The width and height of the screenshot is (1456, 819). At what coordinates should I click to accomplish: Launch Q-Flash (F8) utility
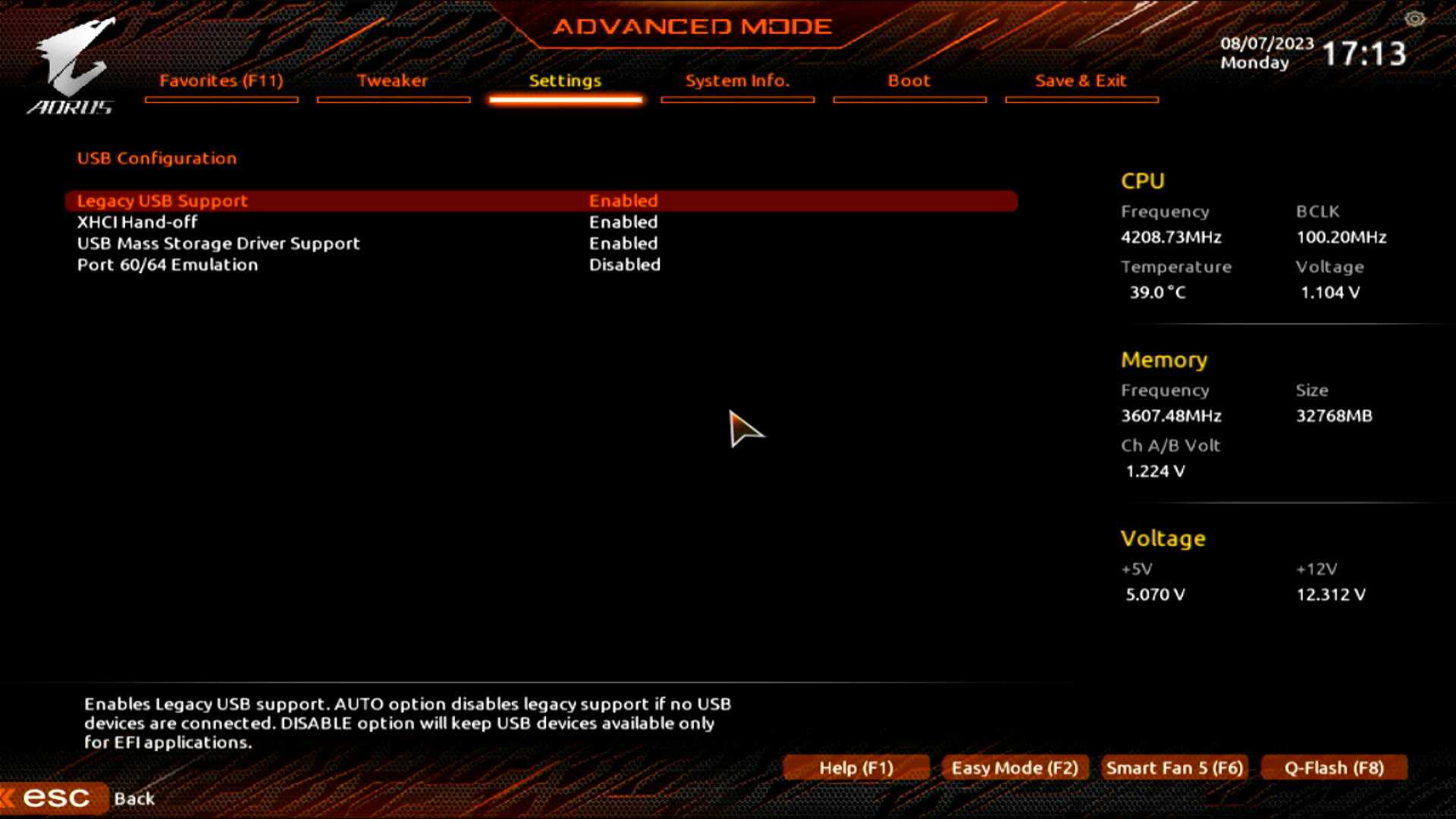tap(1334, 767)
